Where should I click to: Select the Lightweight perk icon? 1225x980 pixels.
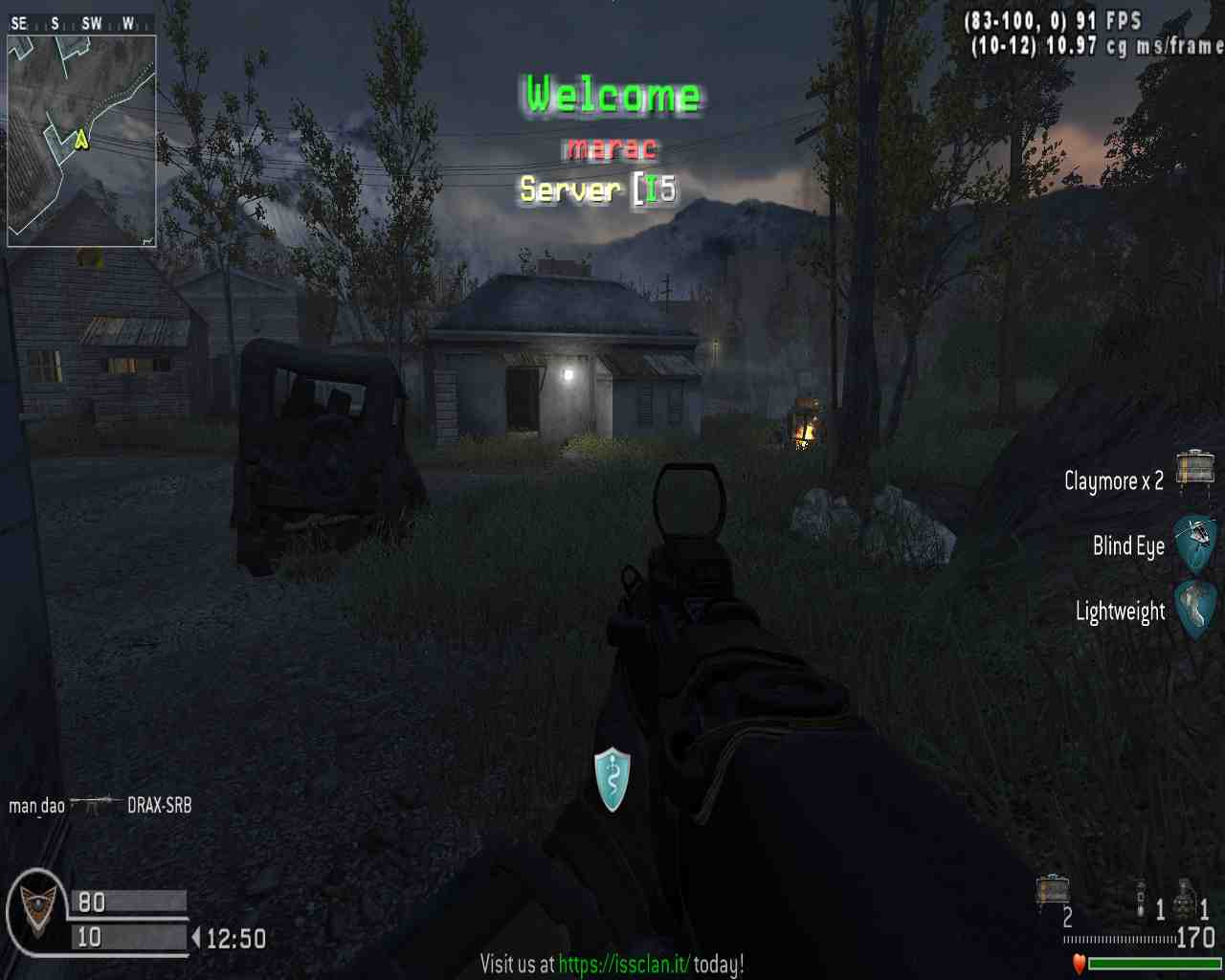(x=1195, y=609)
